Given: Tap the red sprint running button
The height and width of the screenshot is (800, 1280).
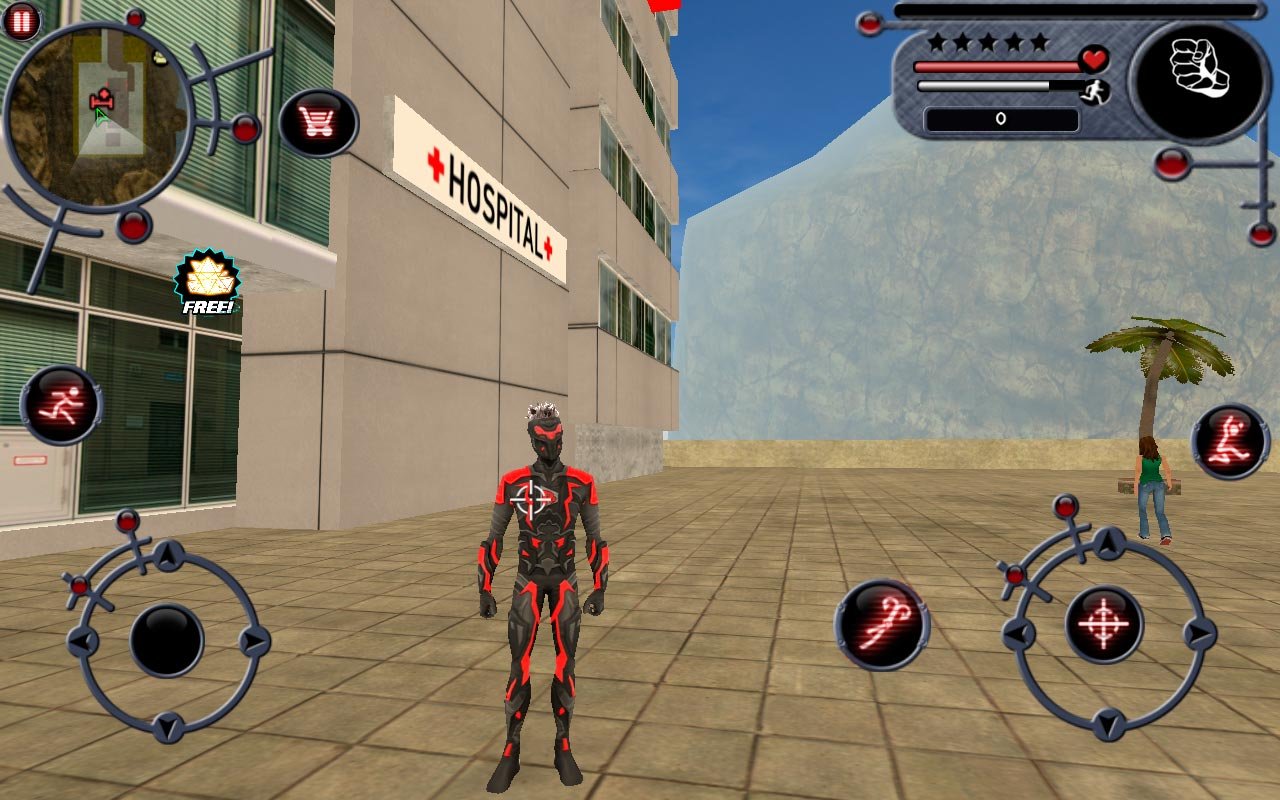Looking at the screenshot, I should click(x=61, y=405).
